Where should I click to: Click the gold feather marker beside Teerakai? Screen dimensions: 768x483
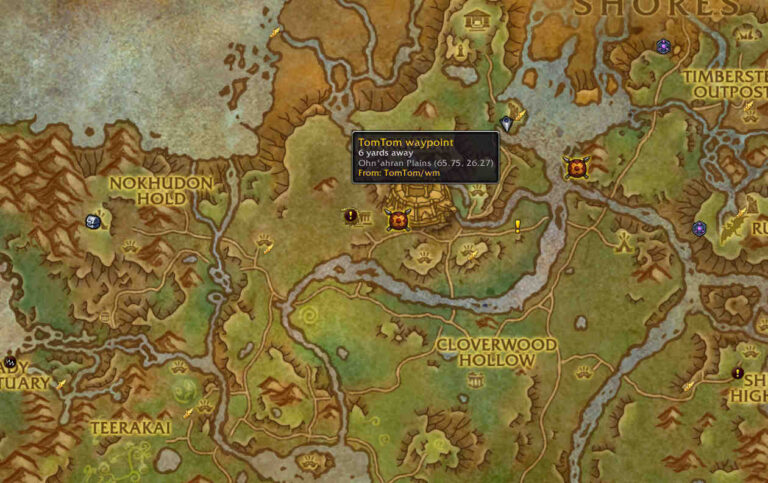point(188,412)
